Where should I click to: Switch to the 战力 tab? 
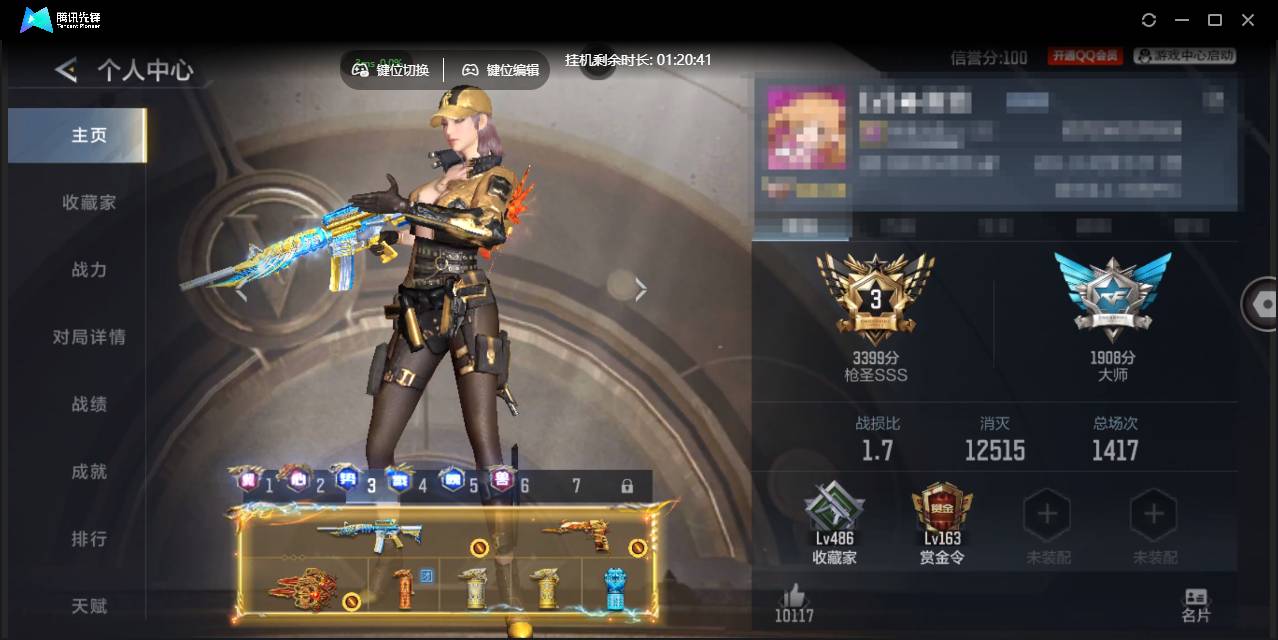[88, 270]
